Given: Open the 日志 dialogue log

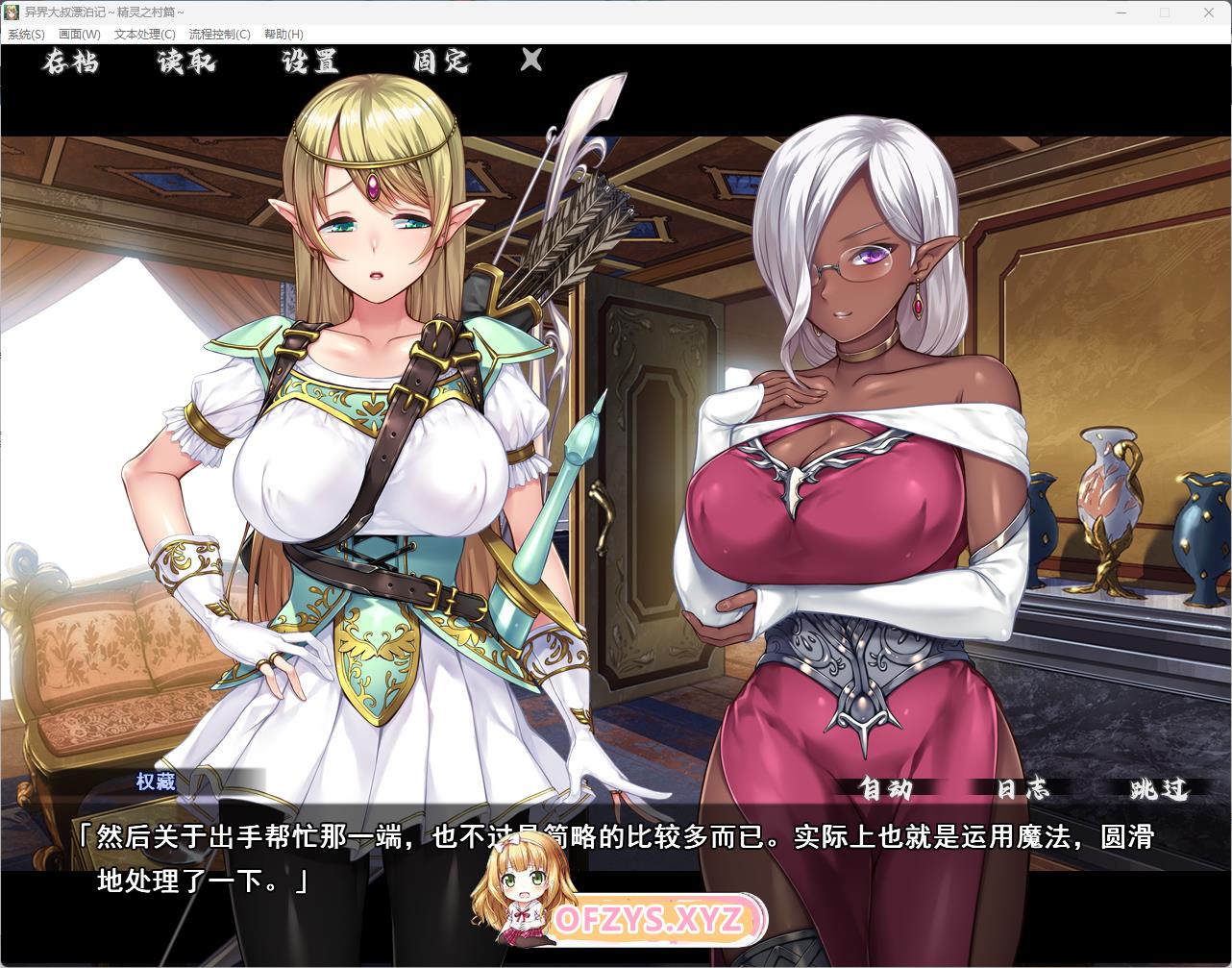Looking at the screenshot, I should point(1023,789).
